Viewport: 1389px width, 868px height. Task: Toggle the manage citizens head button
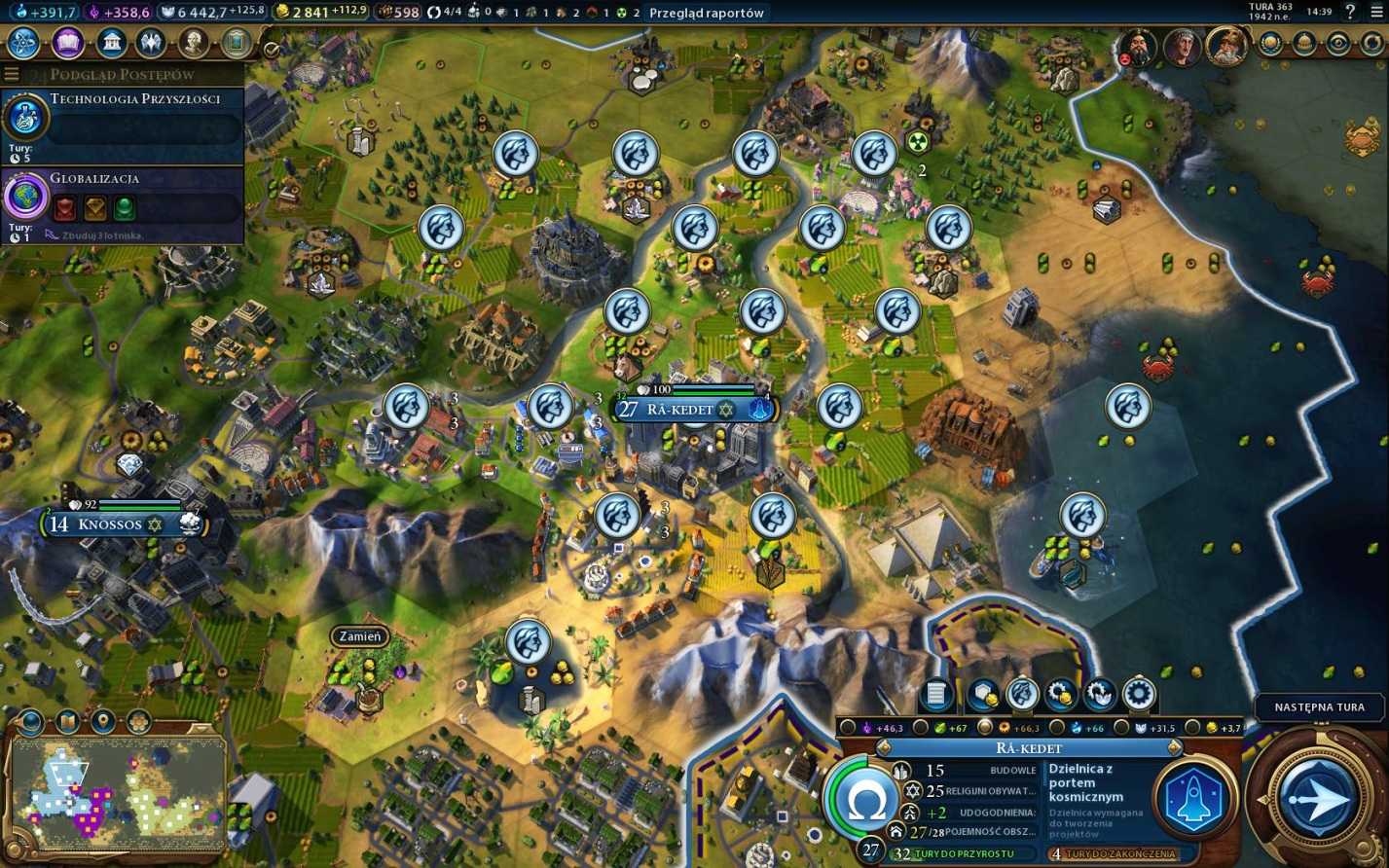click(x=1021, y=694)
